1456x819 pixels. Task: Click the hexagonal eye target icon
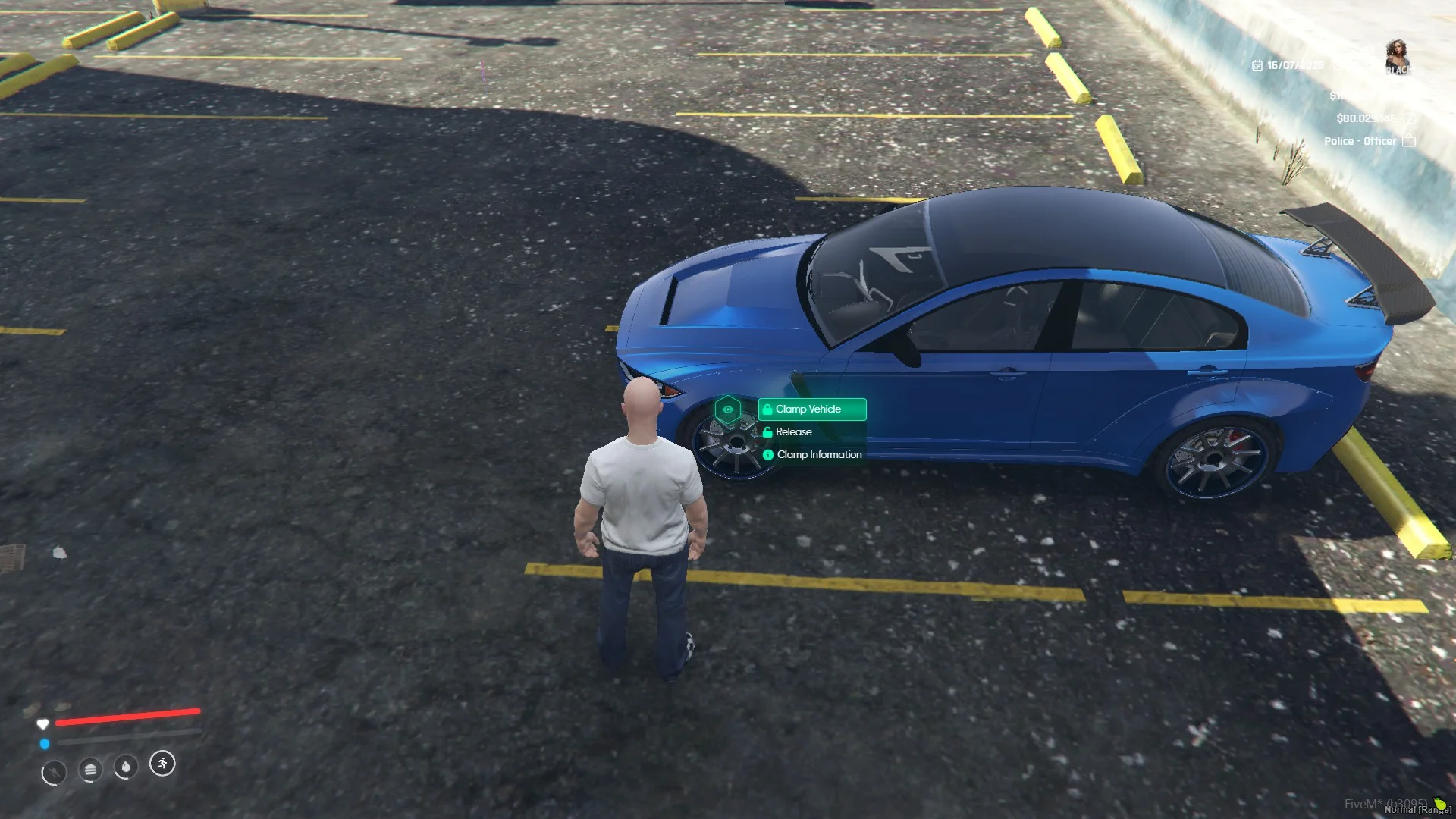(728, 410)
